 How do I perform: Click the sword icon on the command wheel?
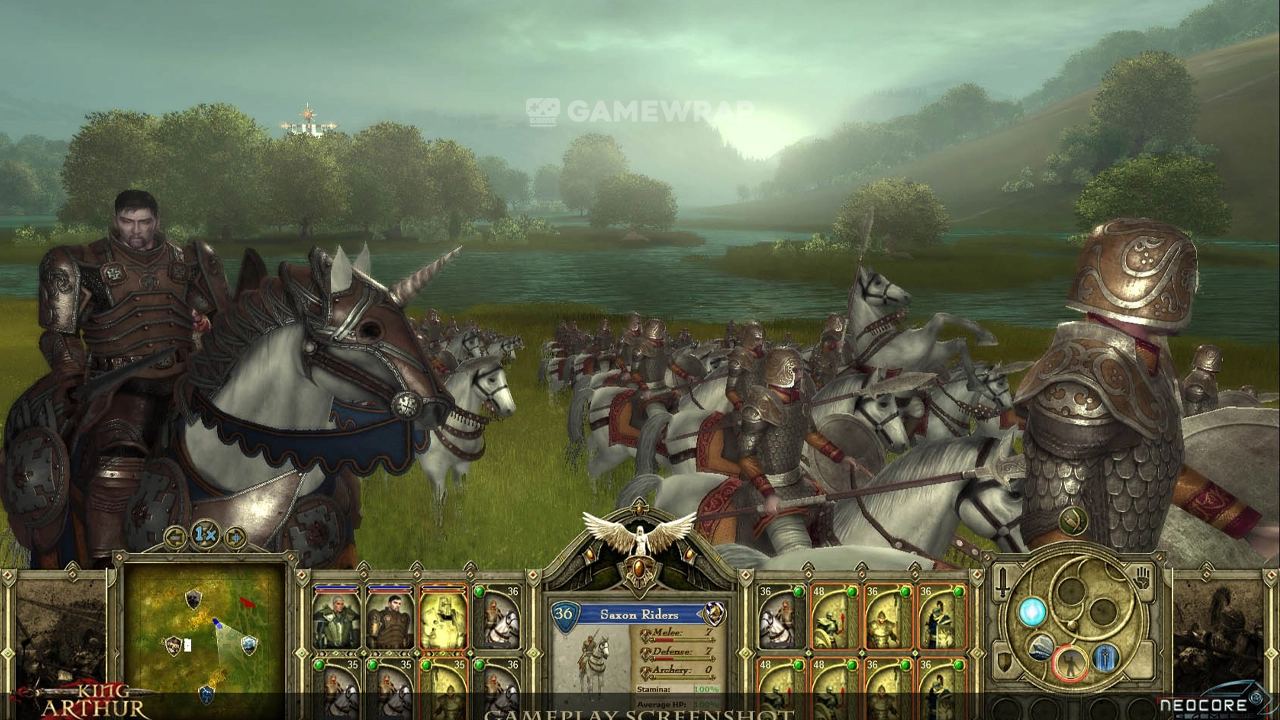pos(1003,585)
